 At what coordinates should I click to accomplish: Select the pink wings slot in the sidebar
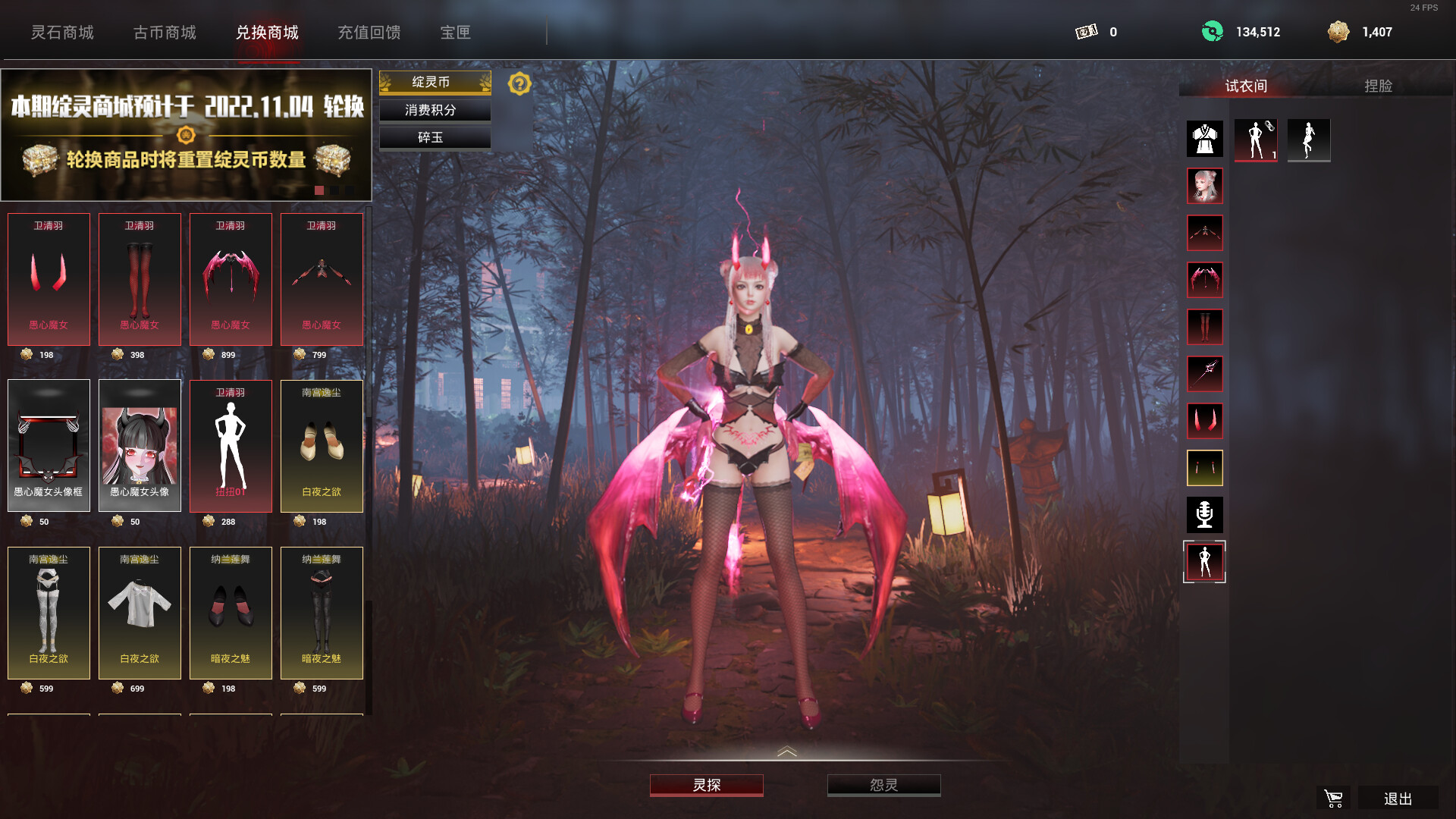pyautogui.click(x=1205, y=279)
